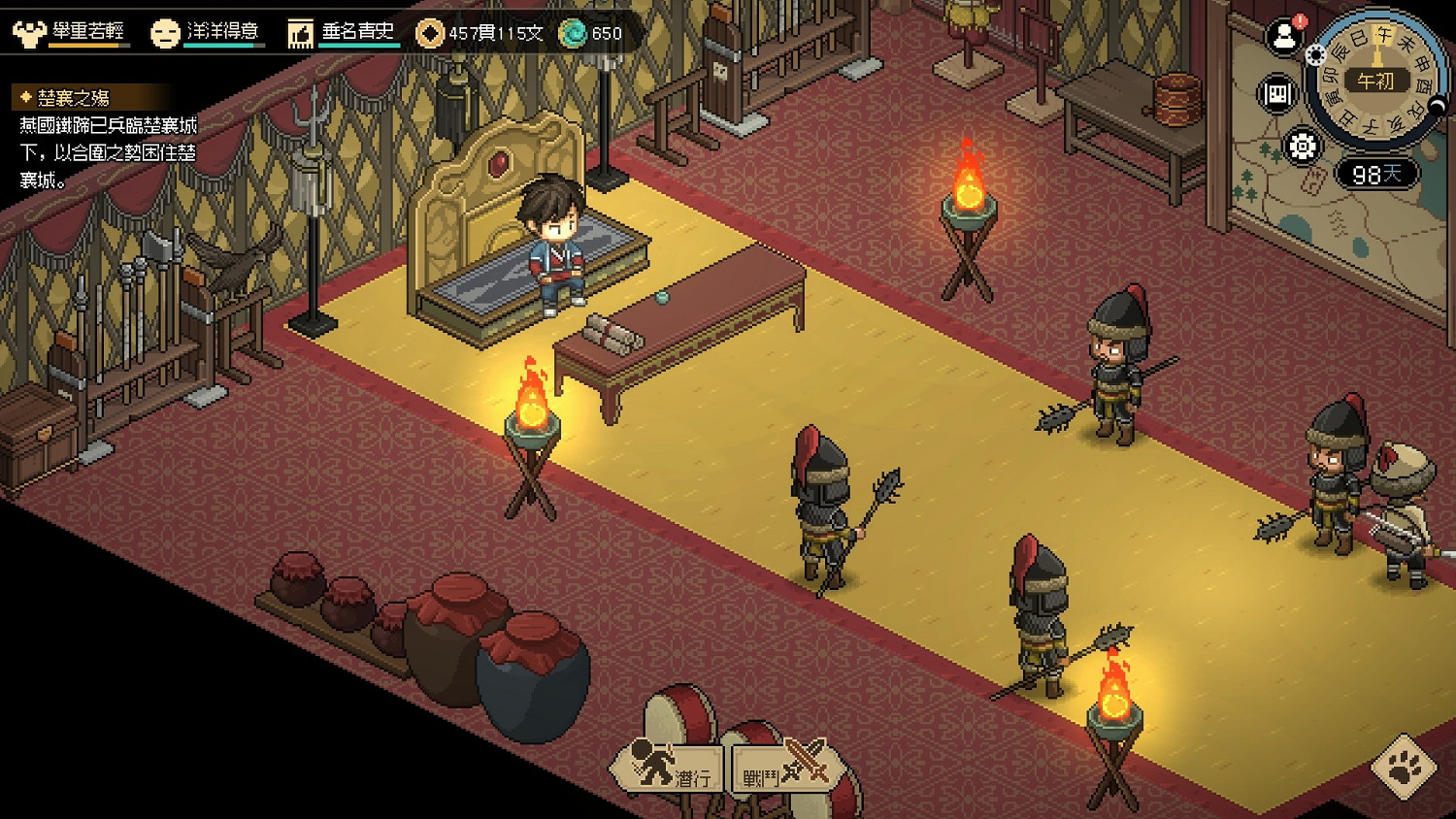
Task: Open the character profile icon with alert
Action: [1284, 38]
